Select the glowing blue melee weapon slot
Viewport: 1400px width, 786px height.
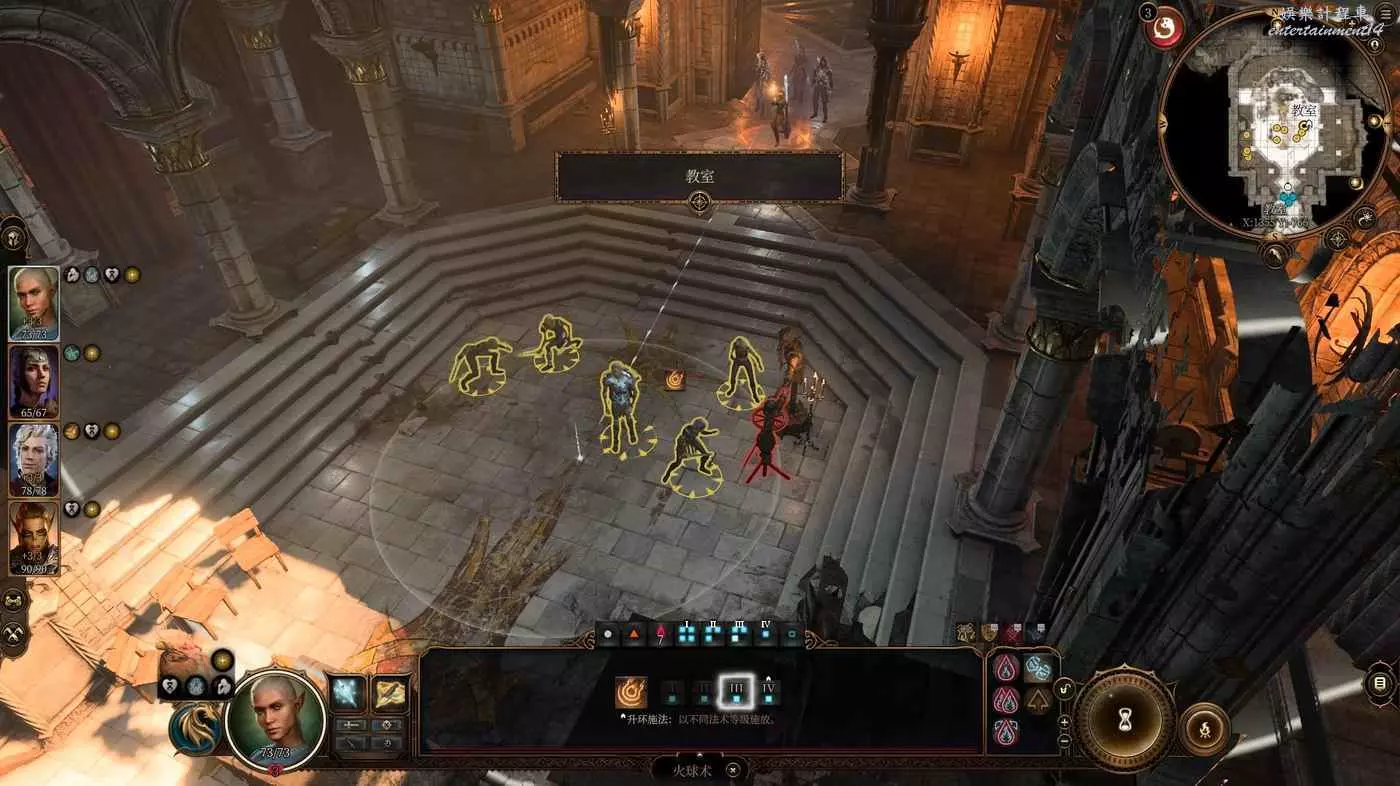(348, 692)
